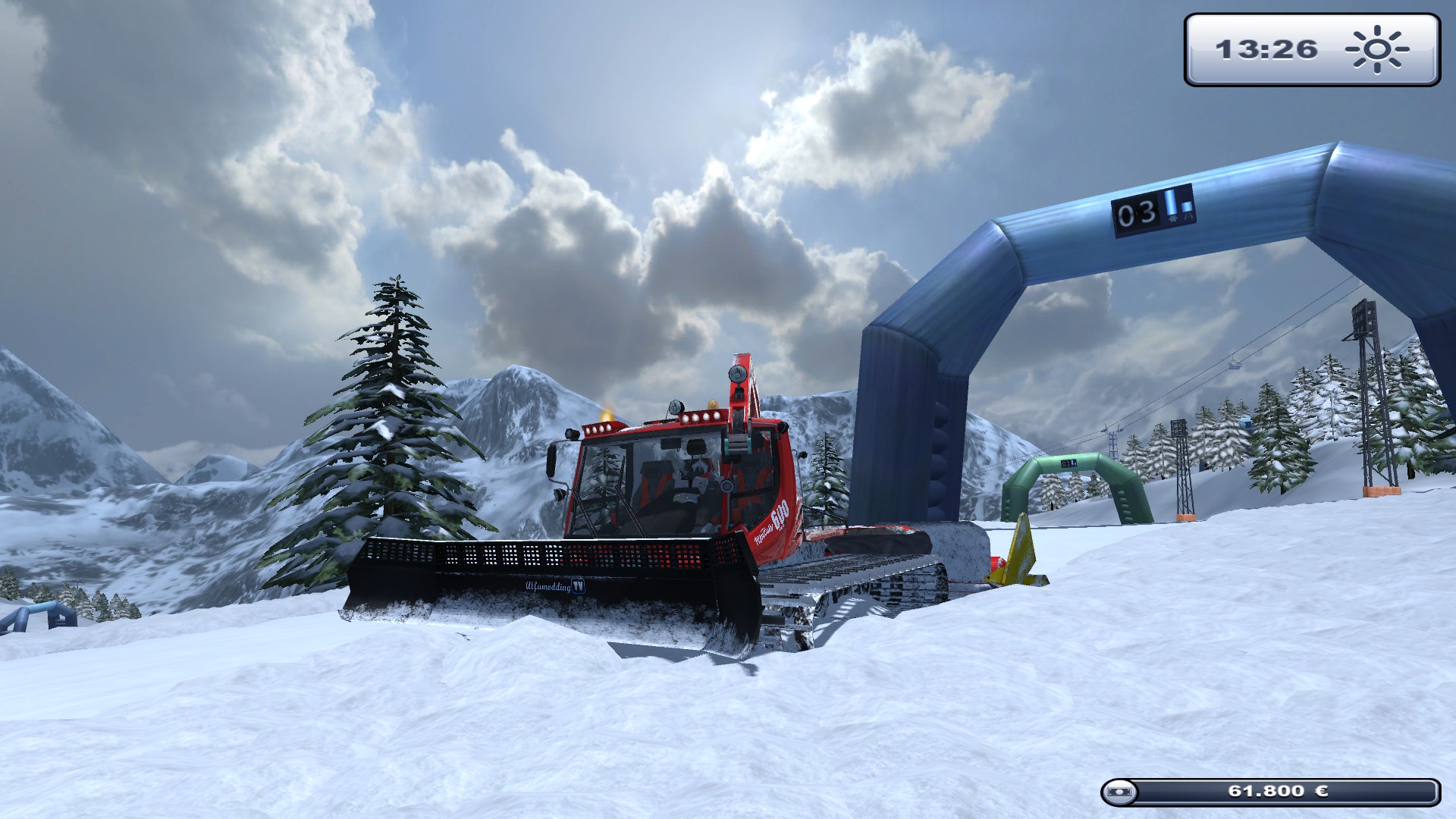Click the headlight row above the windshield

(x=701, y=416)
